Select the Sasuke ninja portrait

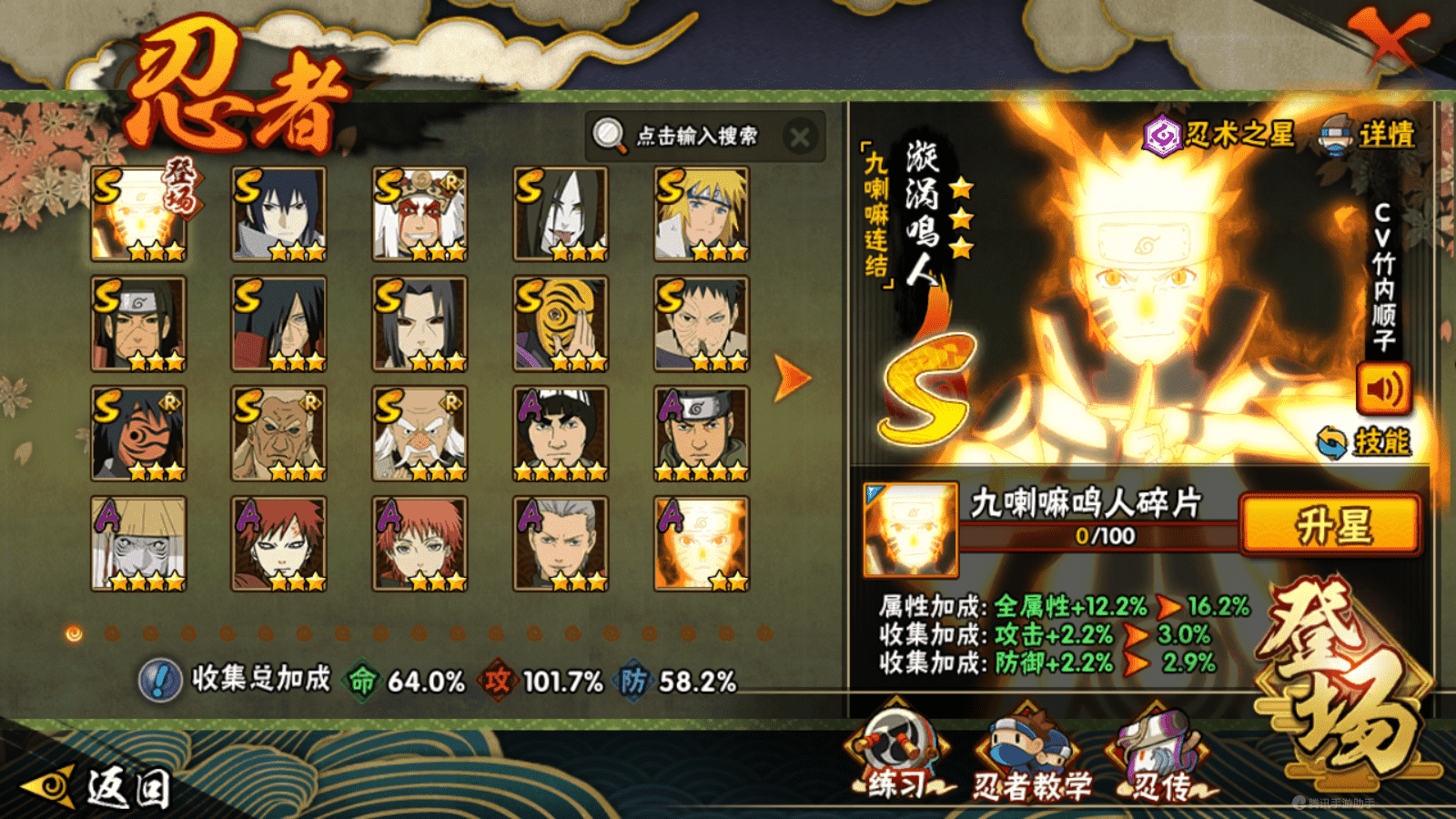[x=278, y=215]
